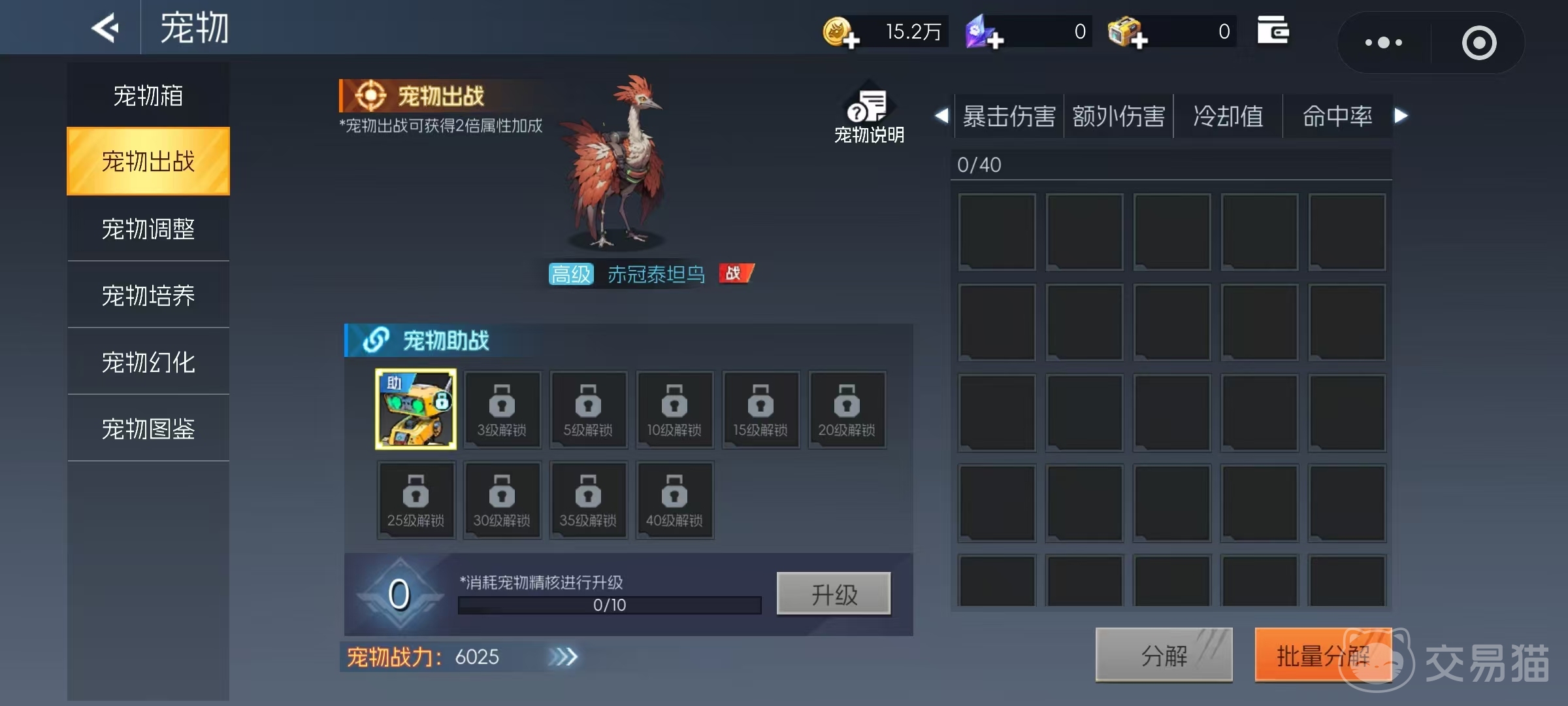
Task: Click the locked 25级解锁 slot padlock
Action: (416, 492)
